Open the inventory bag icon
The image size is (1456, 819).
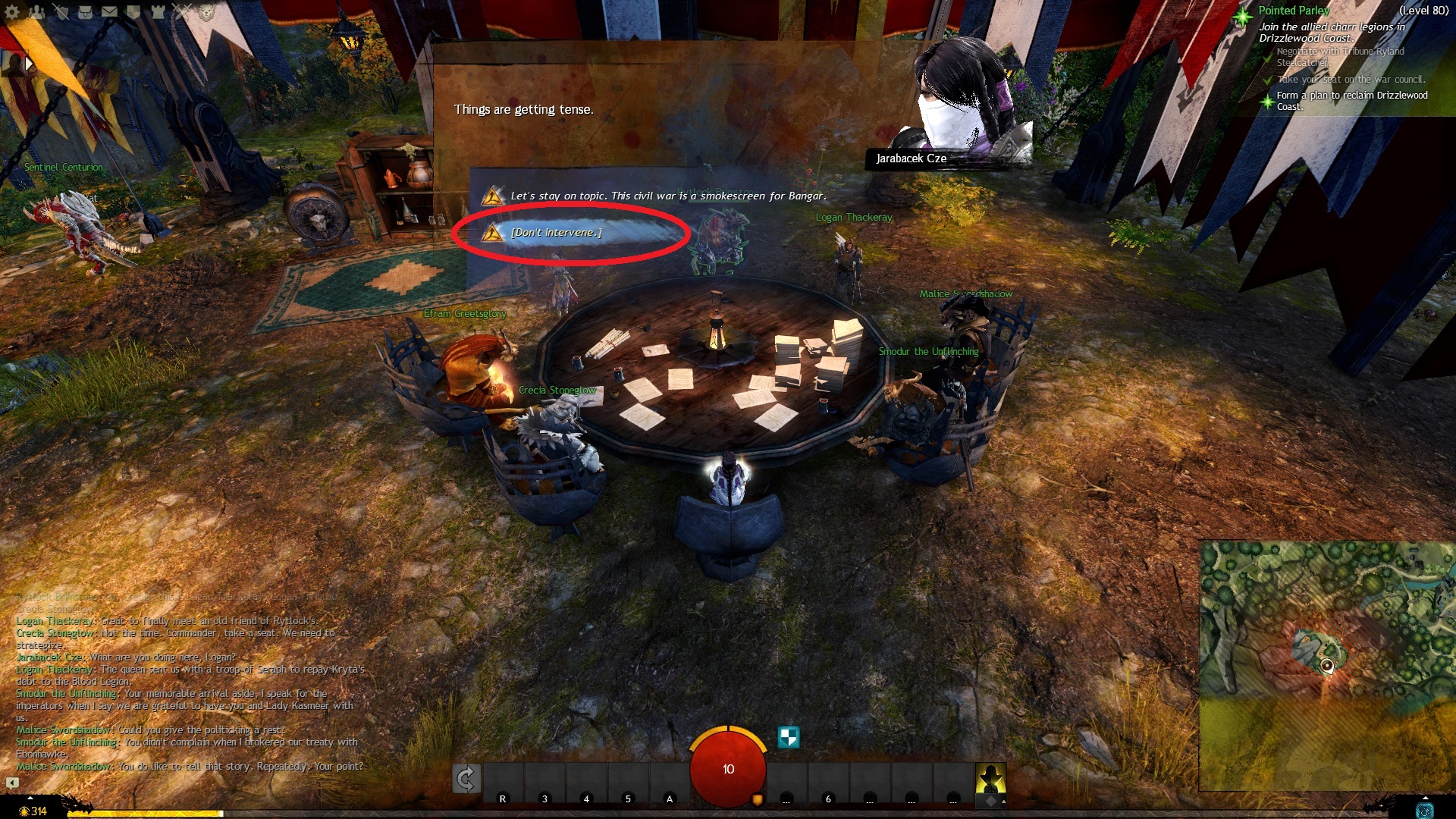[x=85, y=11]
